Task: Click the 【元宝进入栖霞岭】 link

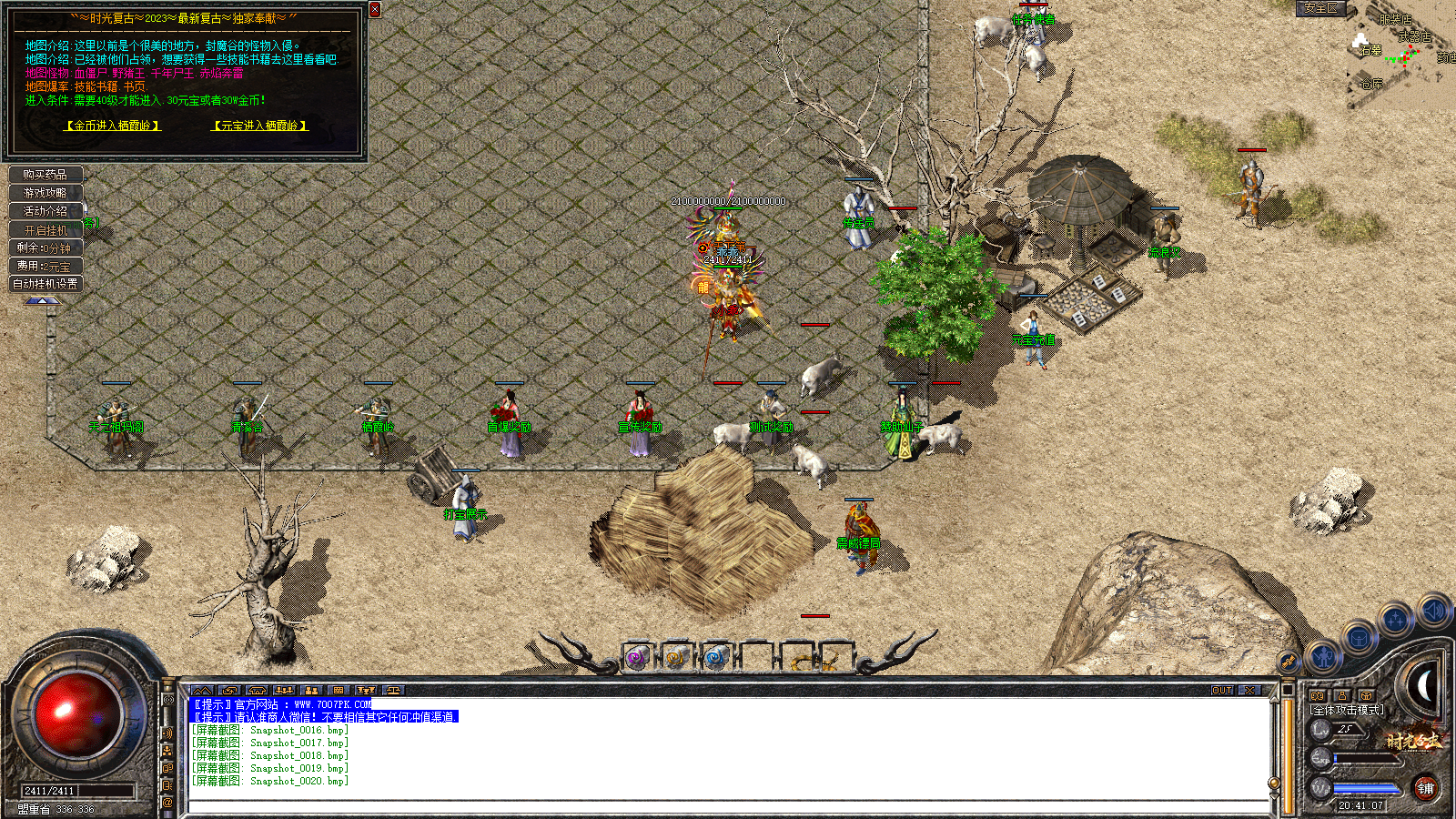Action: (x=261, y=126)
